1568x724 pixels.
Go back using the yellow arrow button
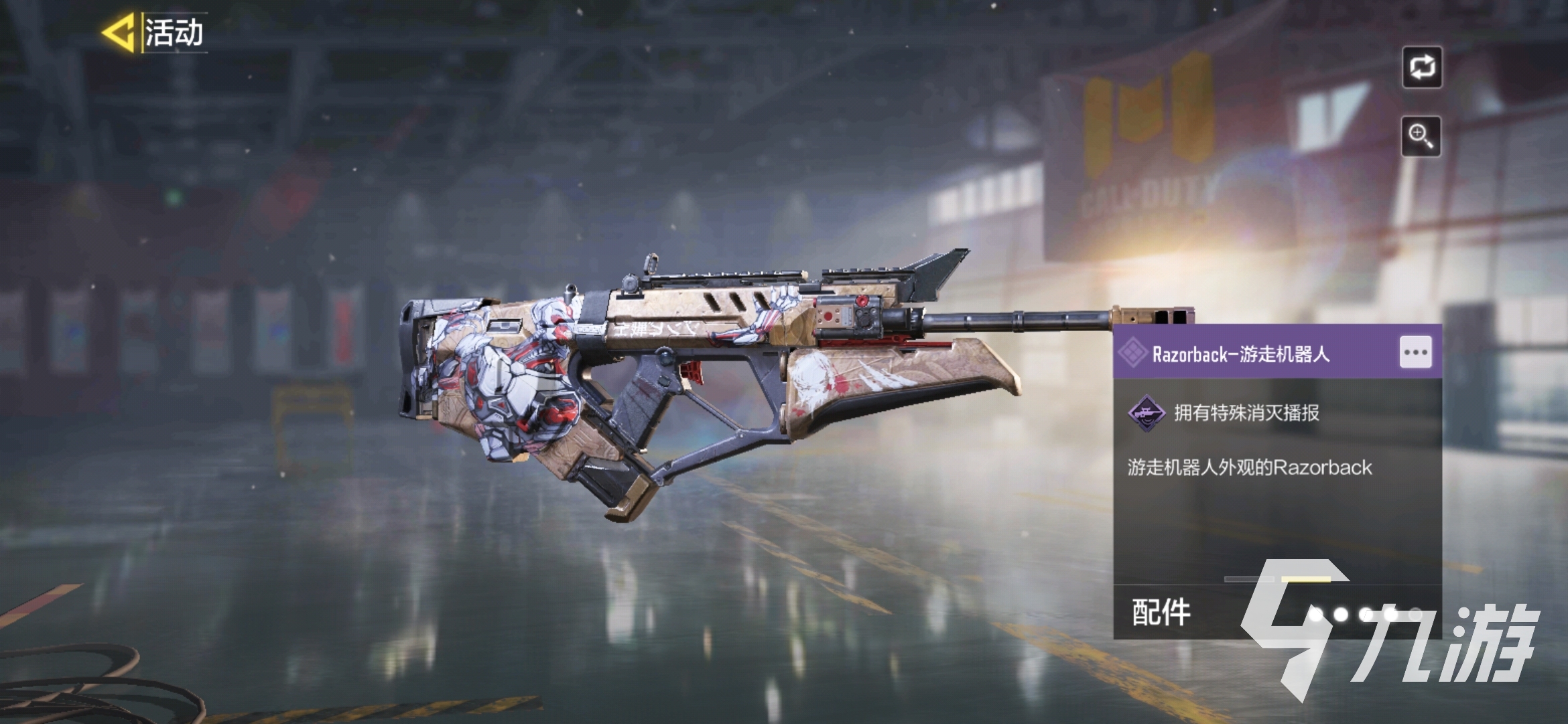pos(119,32)
